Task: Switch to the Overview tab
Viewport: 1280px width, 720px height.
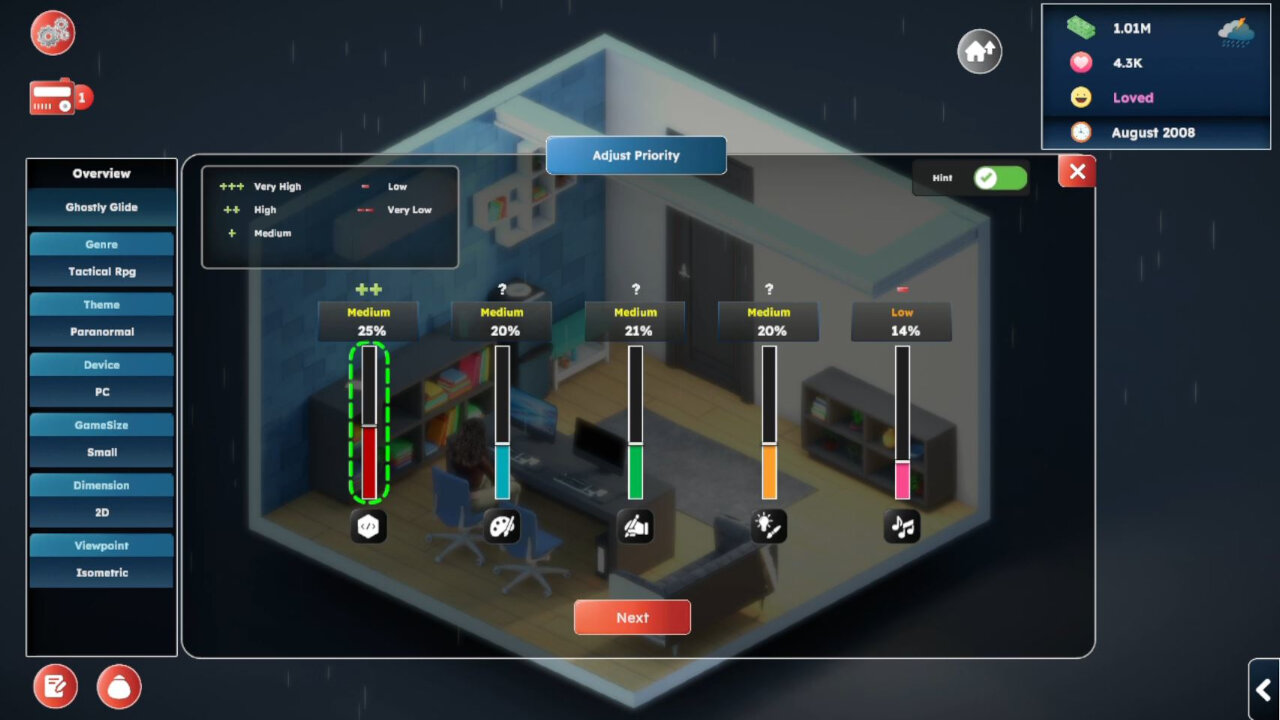Action: (x=101, y=173)
